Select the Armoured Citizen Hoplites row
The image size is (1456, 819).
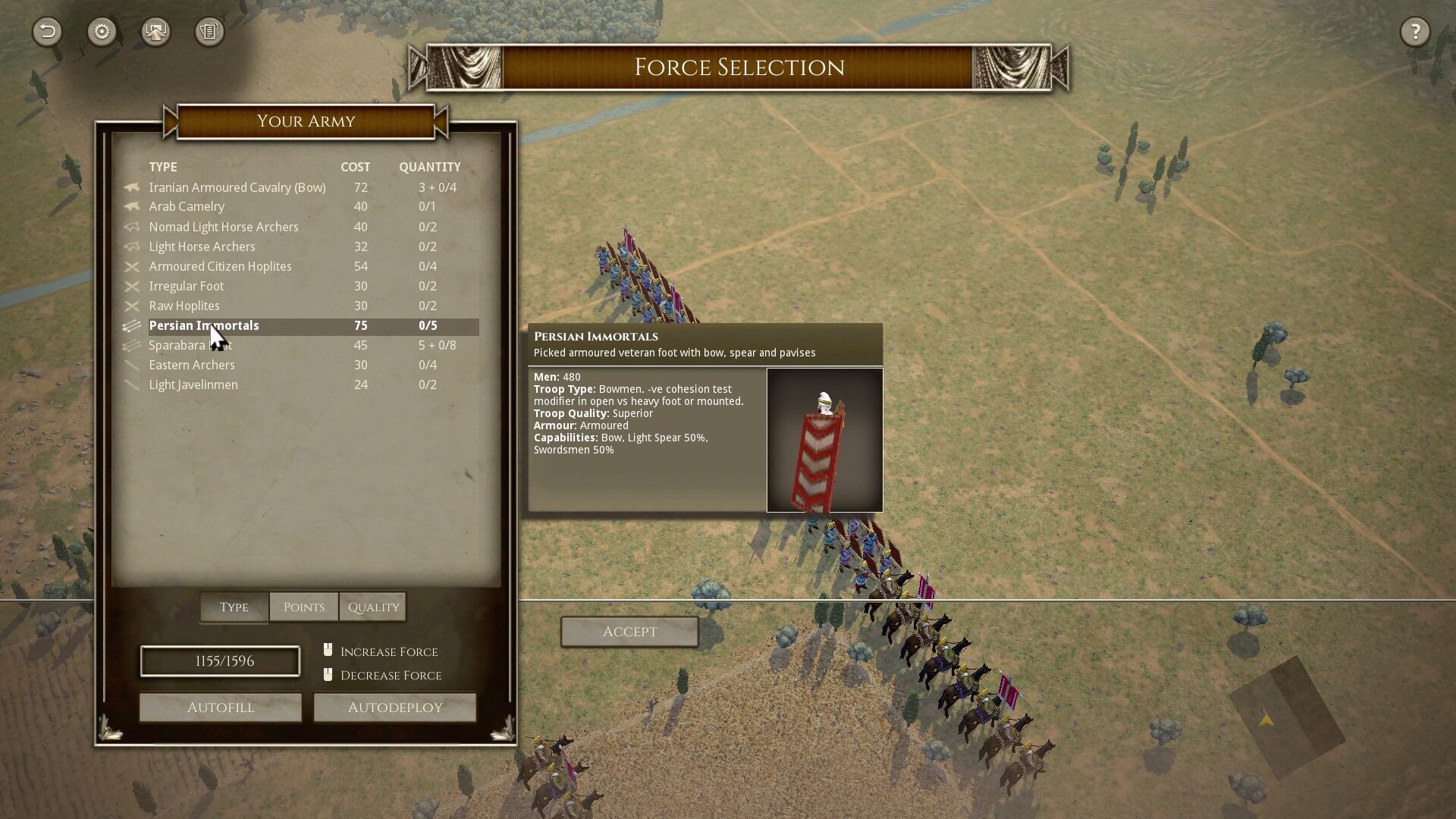coord(220,266)
